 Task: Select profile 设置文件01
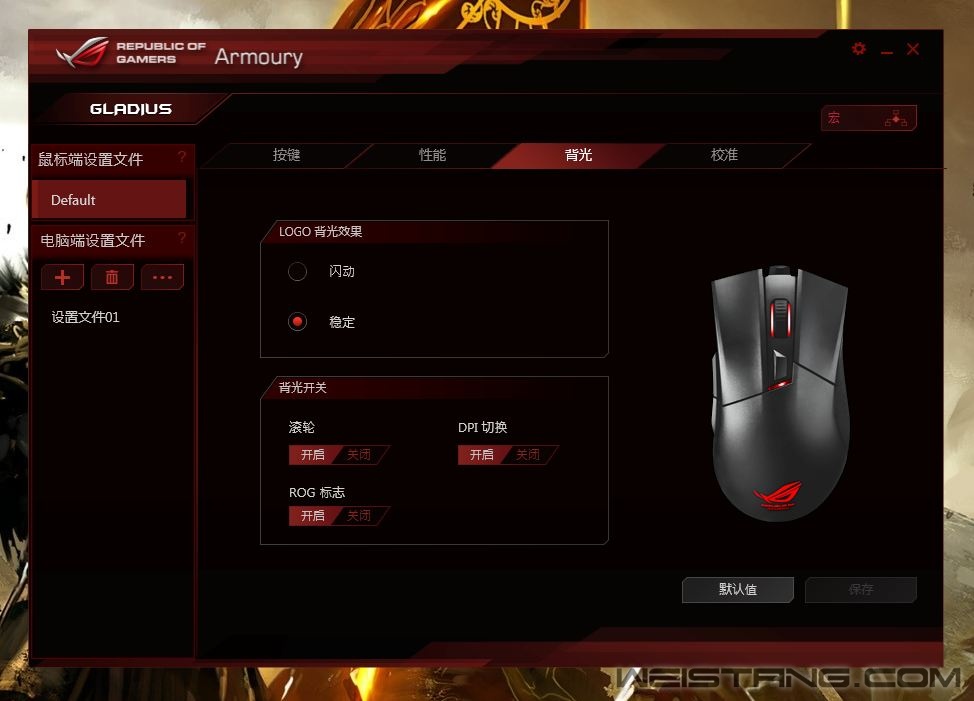pyautogui.click(x=86, y=317)
